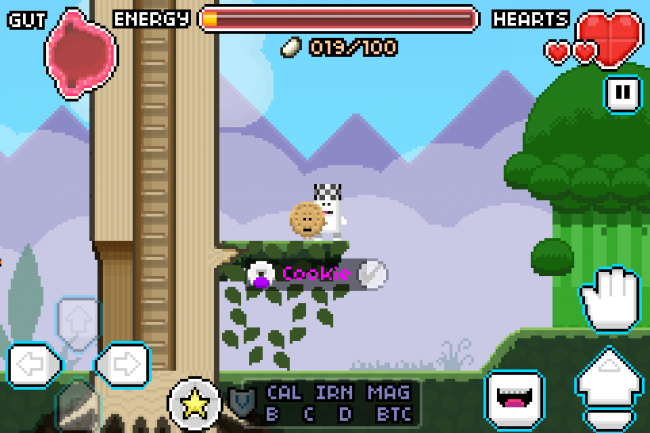Tap the white glove hand button
This screenshot has height=433, width=650.
(x=609, y=299)
